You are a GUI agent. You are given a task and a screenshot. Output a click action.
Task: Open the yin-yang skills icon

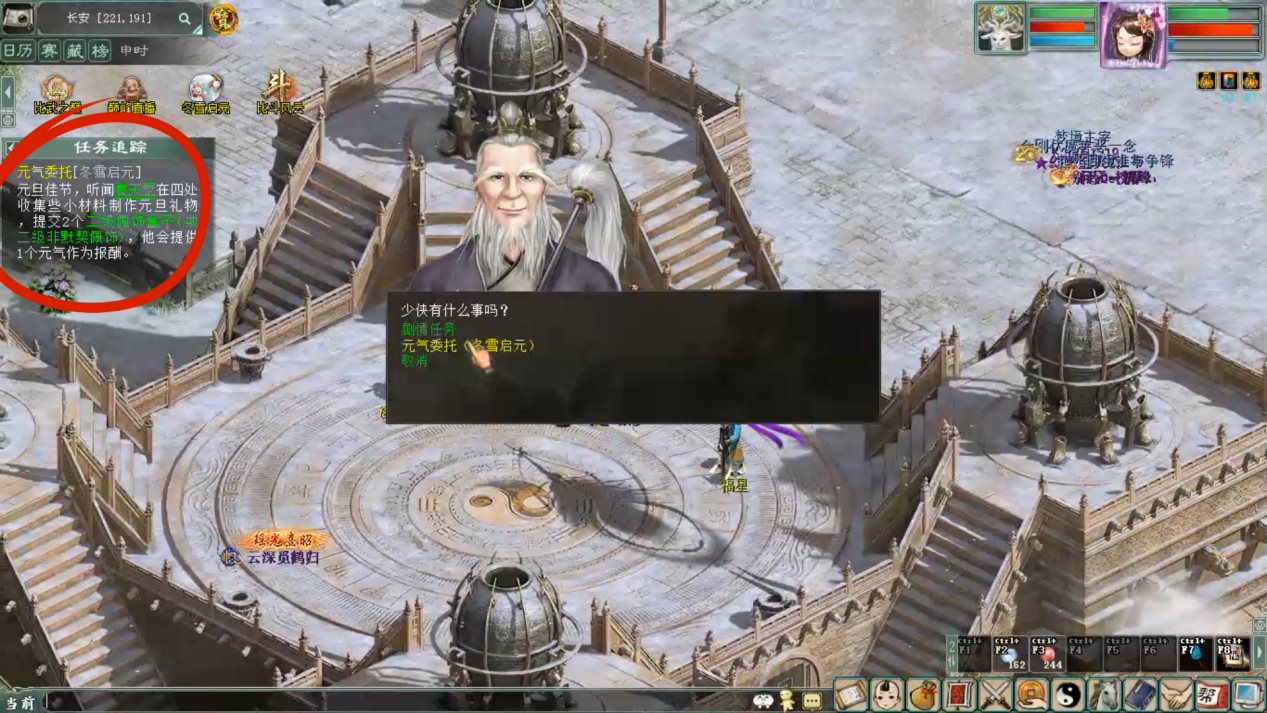[x=1069, y=693]
